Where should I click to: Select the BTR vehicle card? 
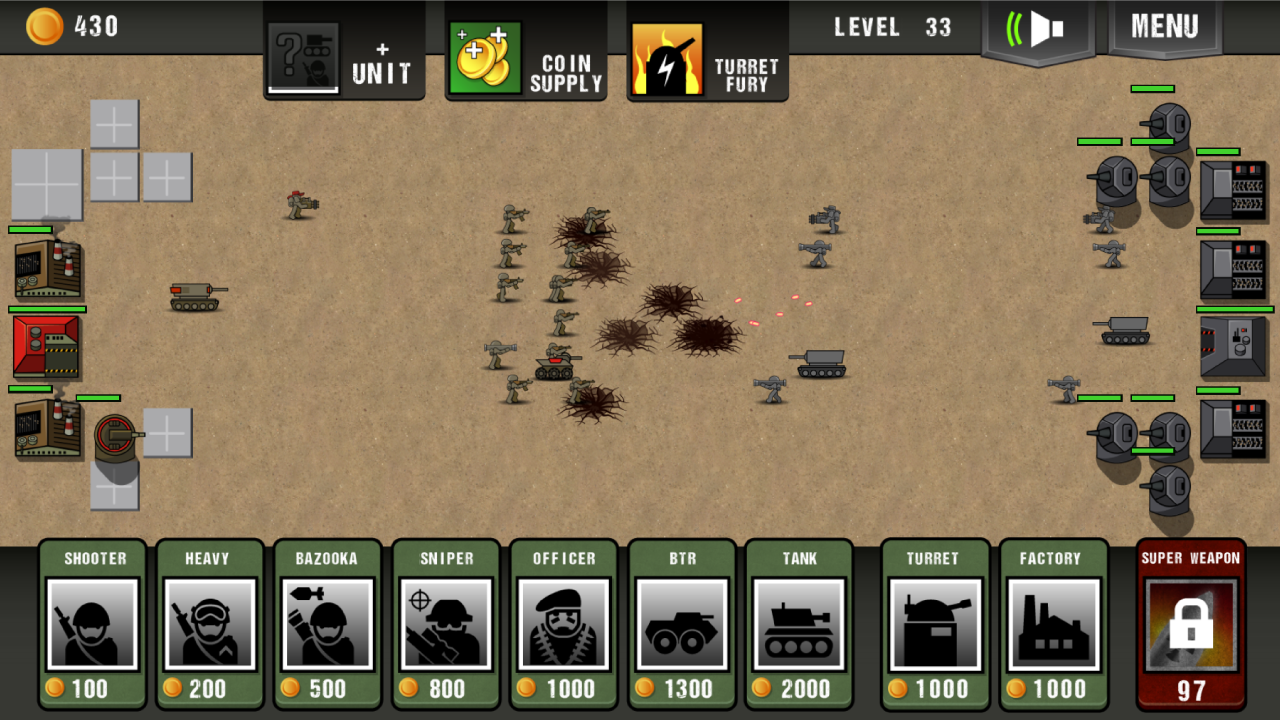point(681,624)
